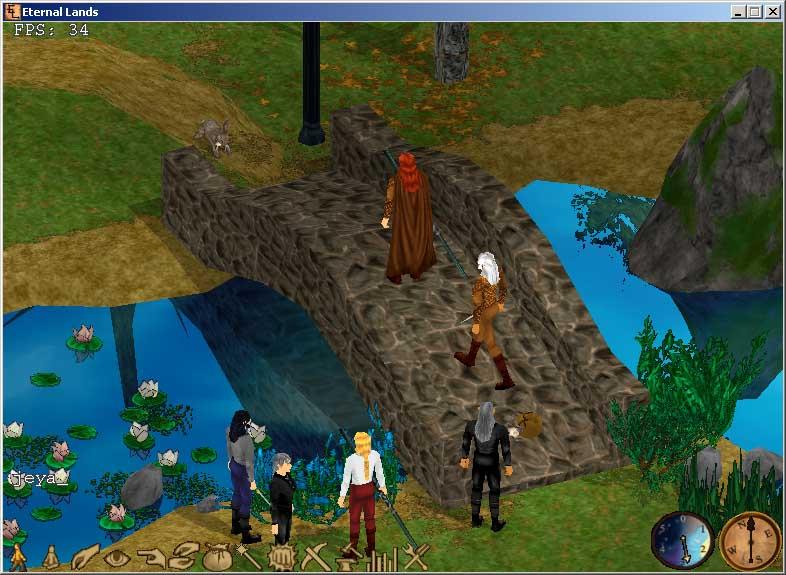
Task: Close the Eternal Lands window
Action: point(772,12)
